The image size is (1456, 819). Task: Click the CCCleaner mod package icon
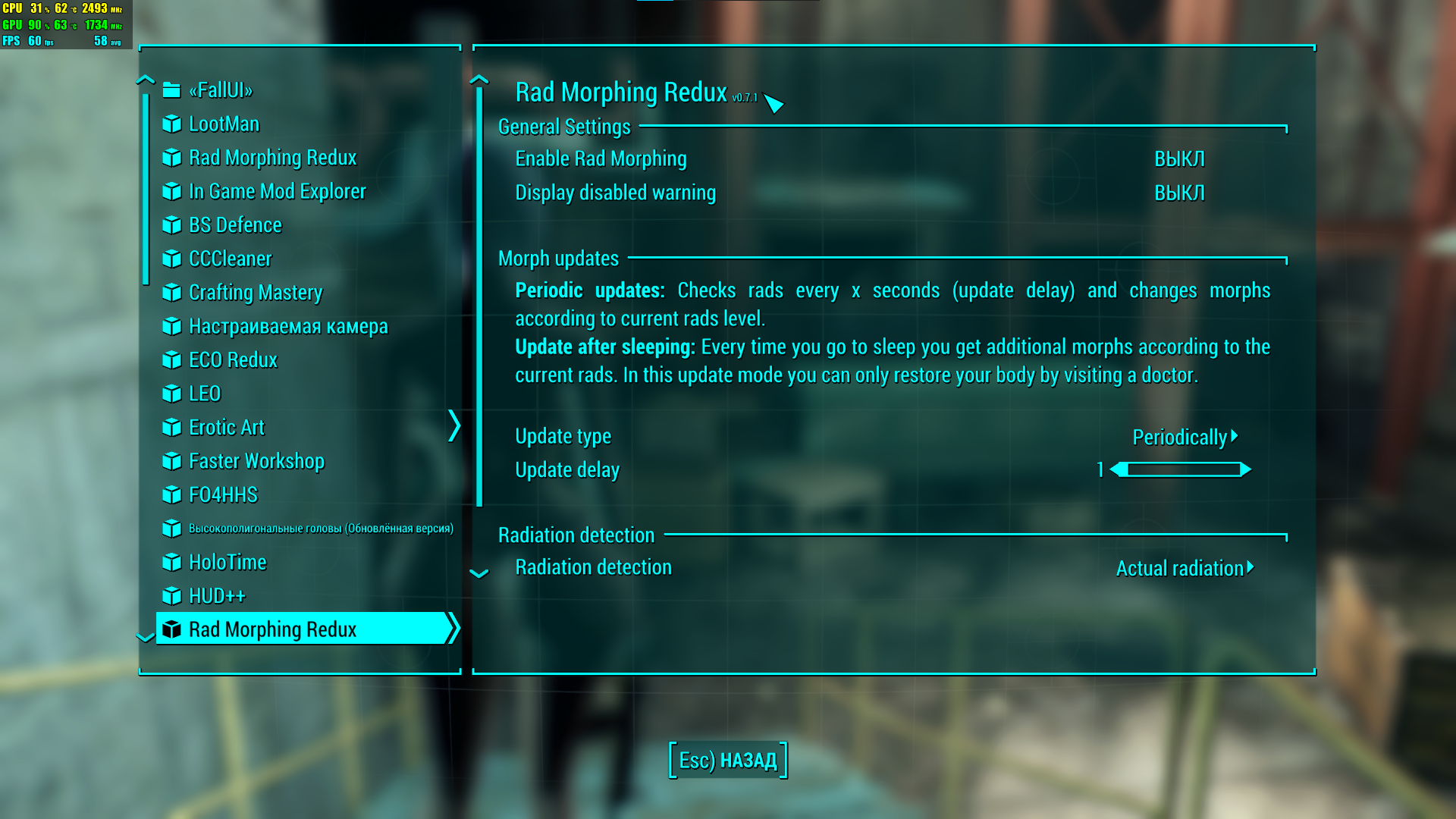pos(172,259)
